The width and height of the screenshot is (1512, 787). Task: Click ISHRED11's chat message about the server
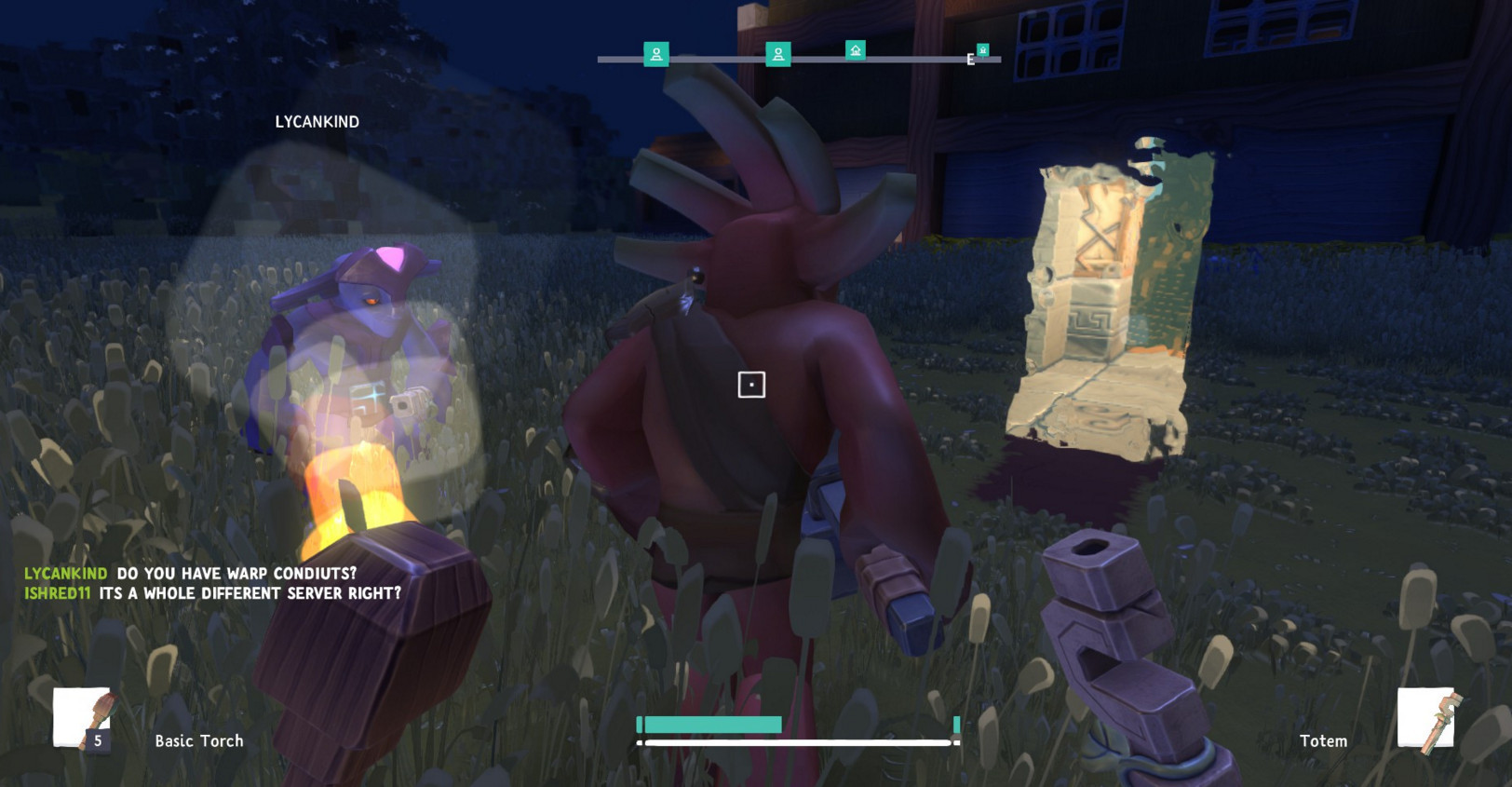point(250,593)
